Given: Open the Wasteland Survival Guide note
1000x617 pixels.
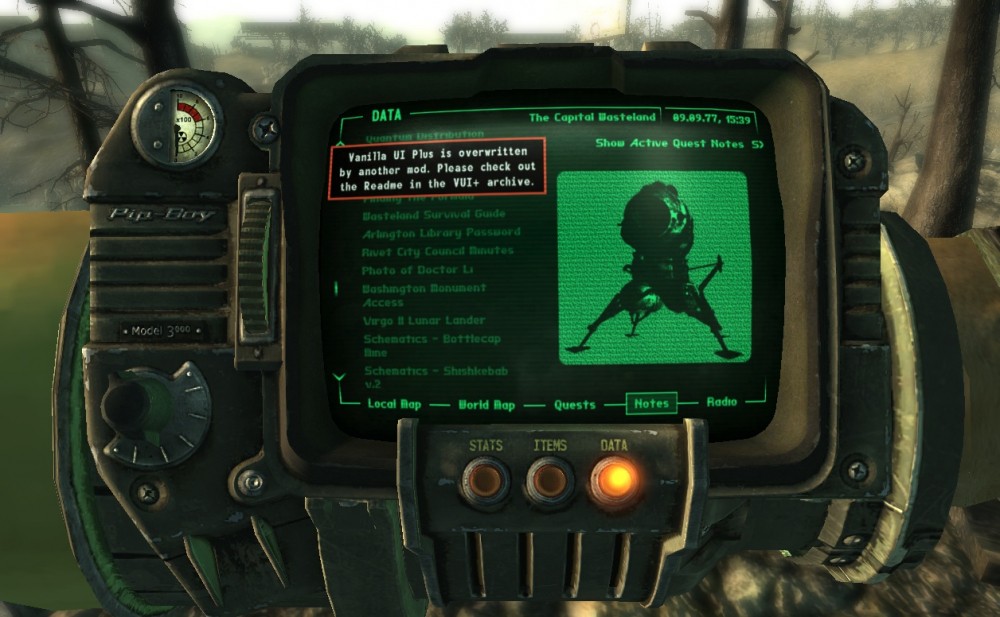Looking at the screenshot, I should (x=434, y=214).
